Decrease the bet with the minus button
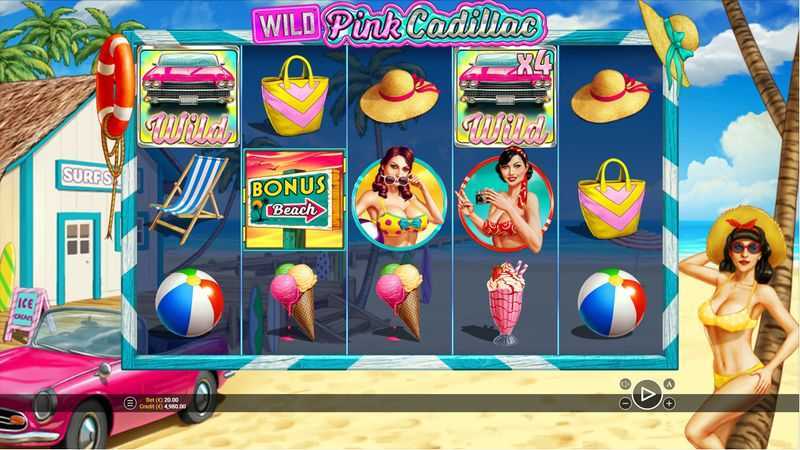 pos(625,404)
